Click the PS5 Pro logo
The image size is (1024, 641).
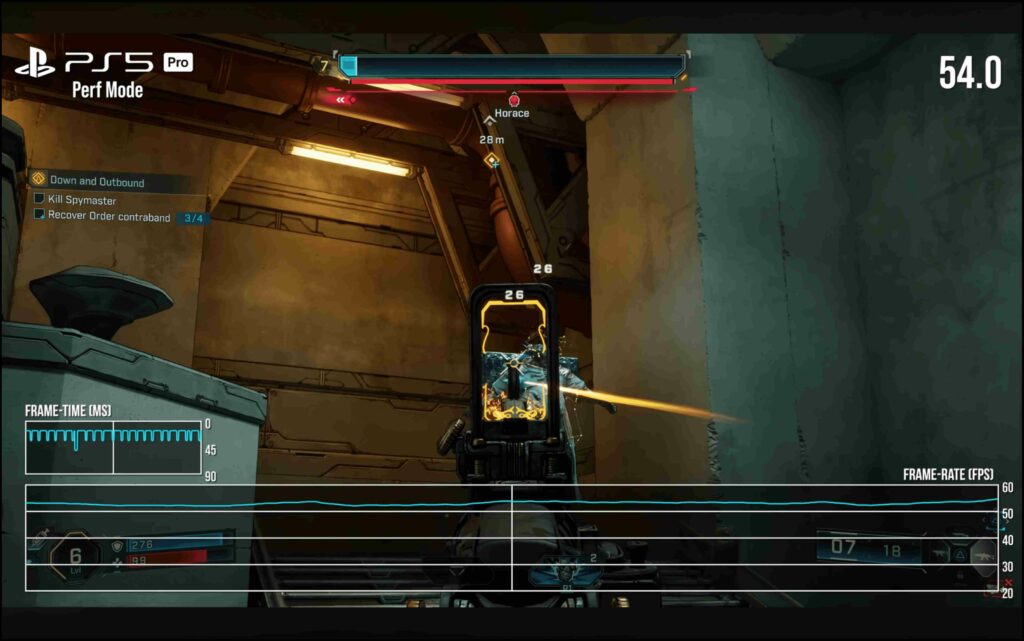click(103, 63)
